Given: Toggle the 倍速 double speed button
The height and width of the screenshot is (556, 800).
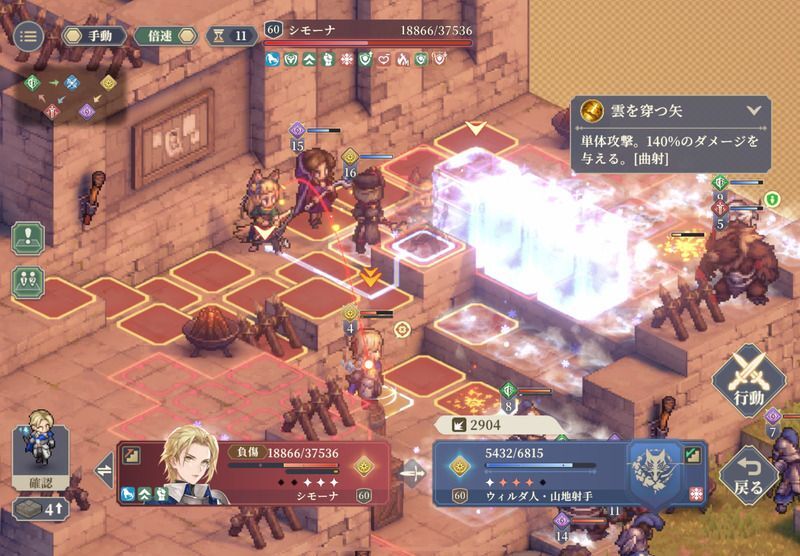Looking at the screenshot, I should click(168, 36).
